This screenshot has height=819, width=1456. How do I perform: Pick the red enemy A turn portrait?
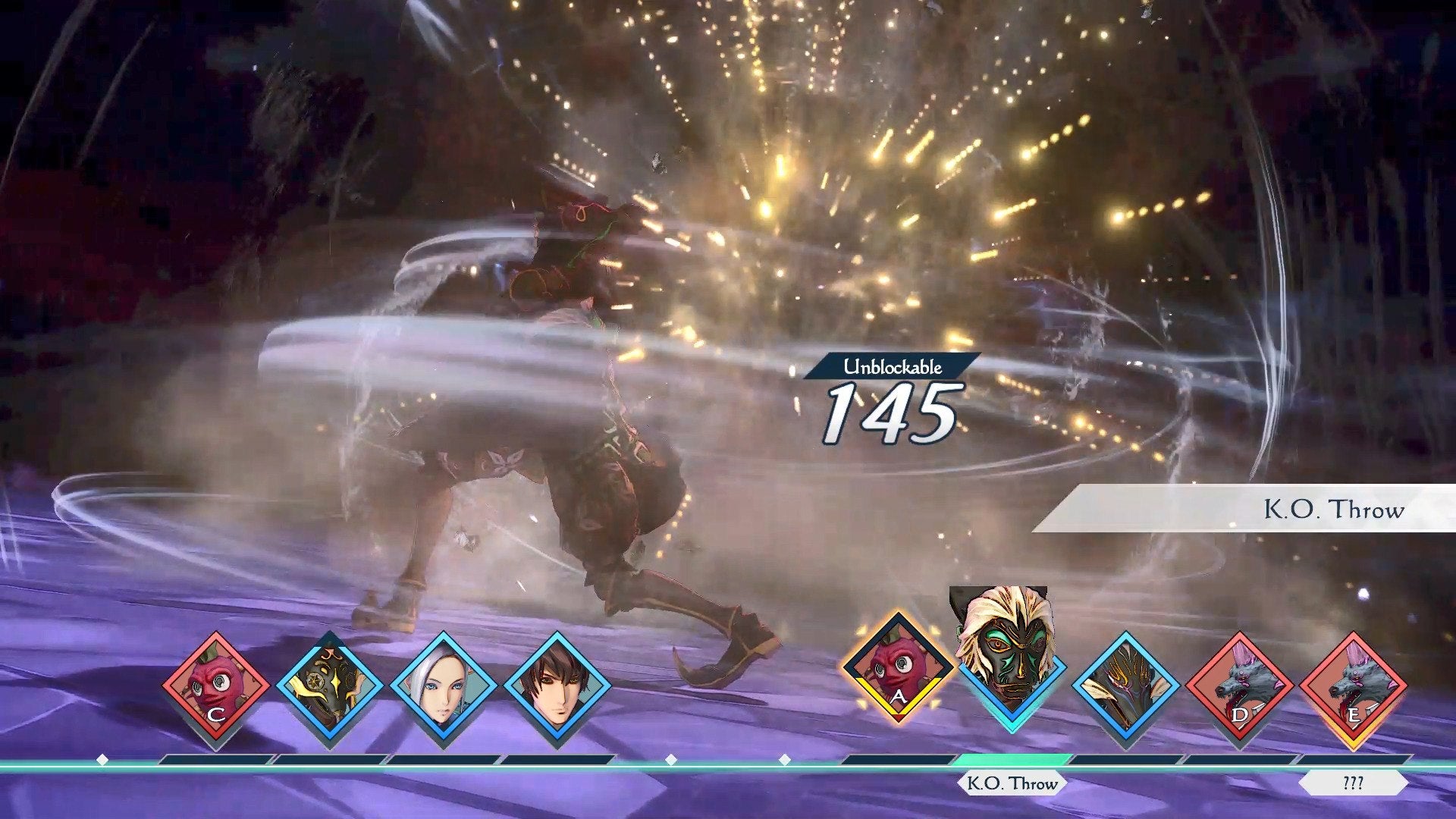click(x=898, y=669)
